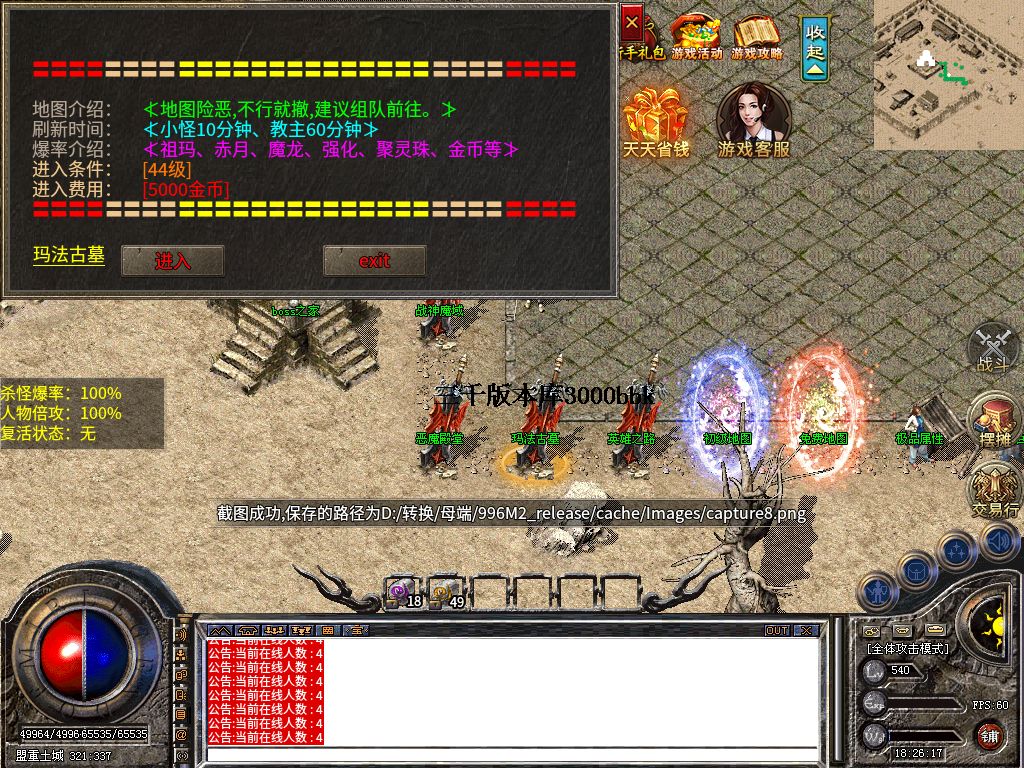1024x768 pixels.
Task: Click the red 进入 button to enter
Action: 172,261
